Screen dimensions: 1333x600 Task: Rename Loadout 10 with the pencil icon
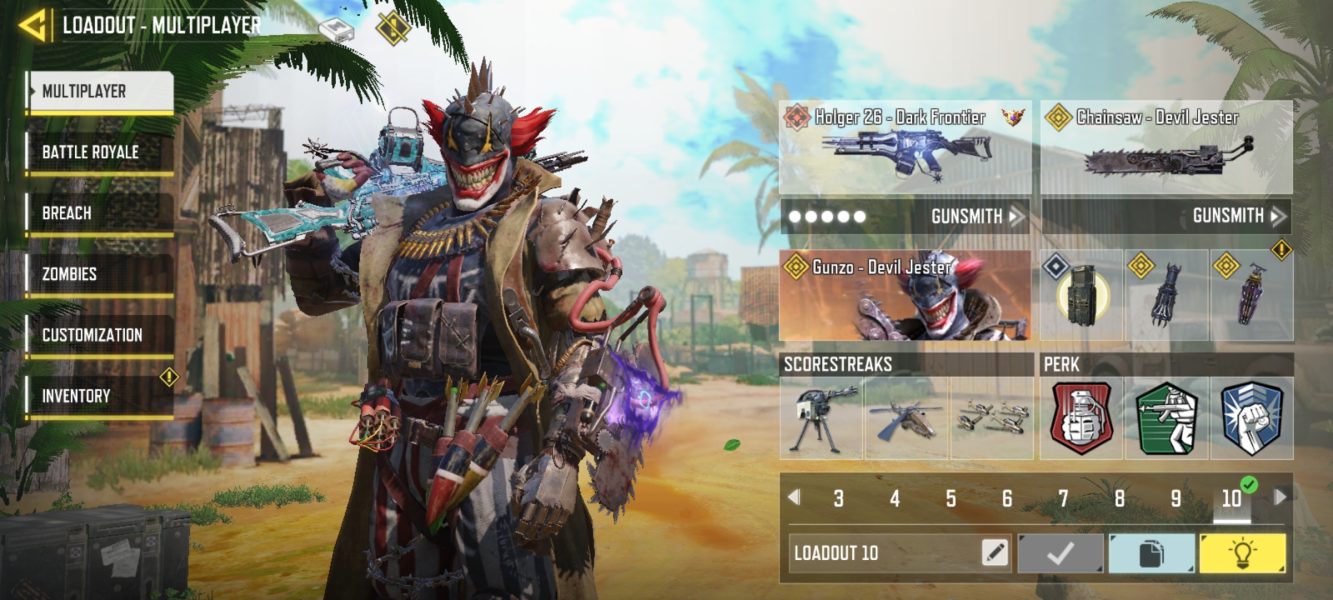pos(995,553)
